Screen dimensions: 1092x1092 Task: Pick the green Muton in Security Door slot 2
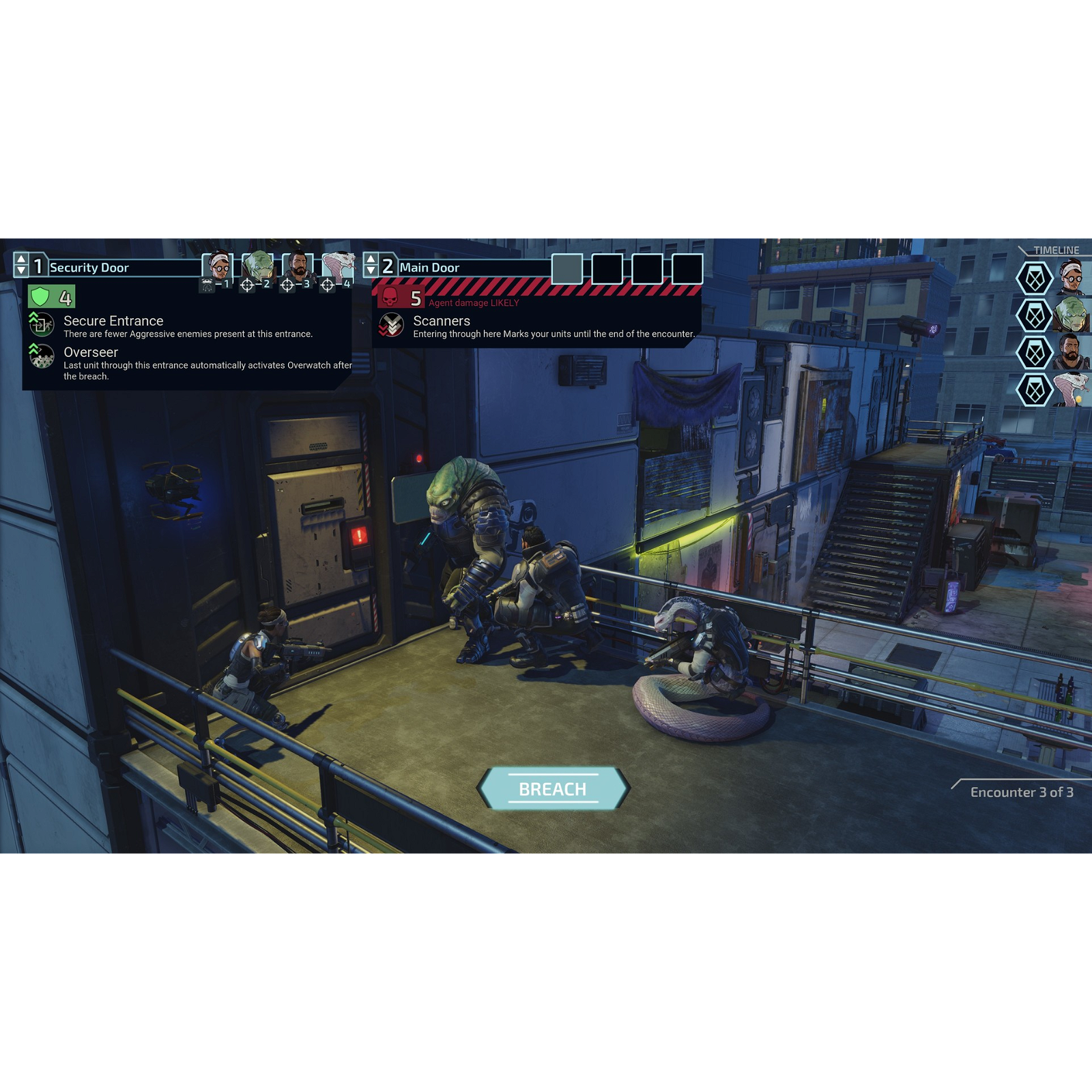[258, 267]
